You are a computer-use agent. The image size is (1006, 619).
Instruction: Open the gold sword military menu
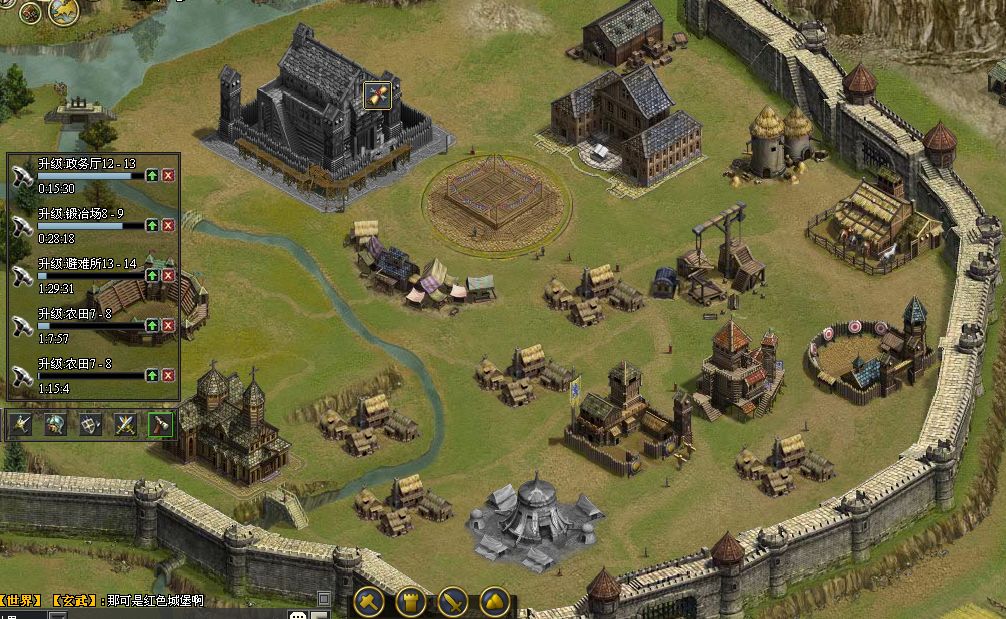click(x=453, y=602)
